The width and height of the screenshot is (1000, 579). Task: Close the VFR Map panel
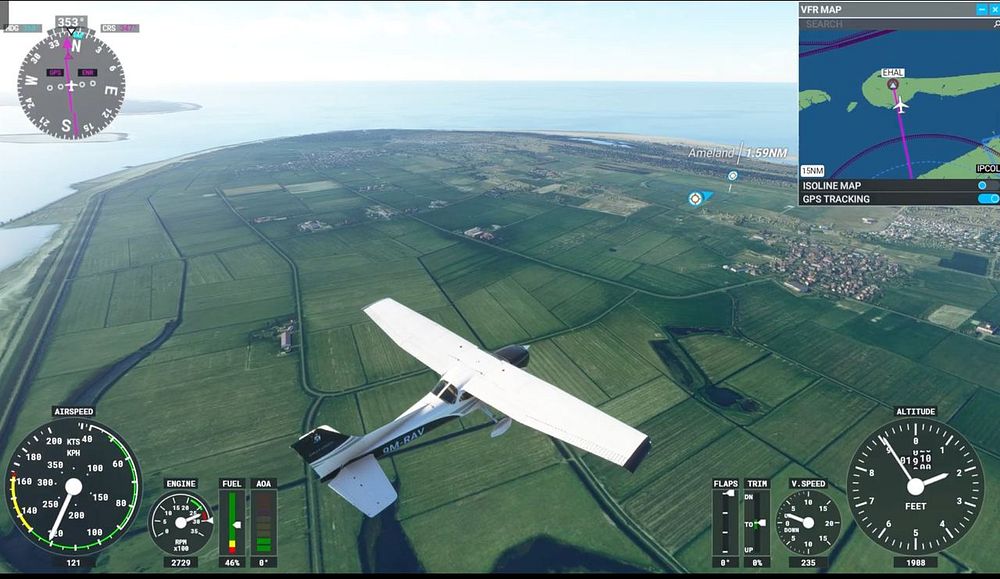(993, 9)
